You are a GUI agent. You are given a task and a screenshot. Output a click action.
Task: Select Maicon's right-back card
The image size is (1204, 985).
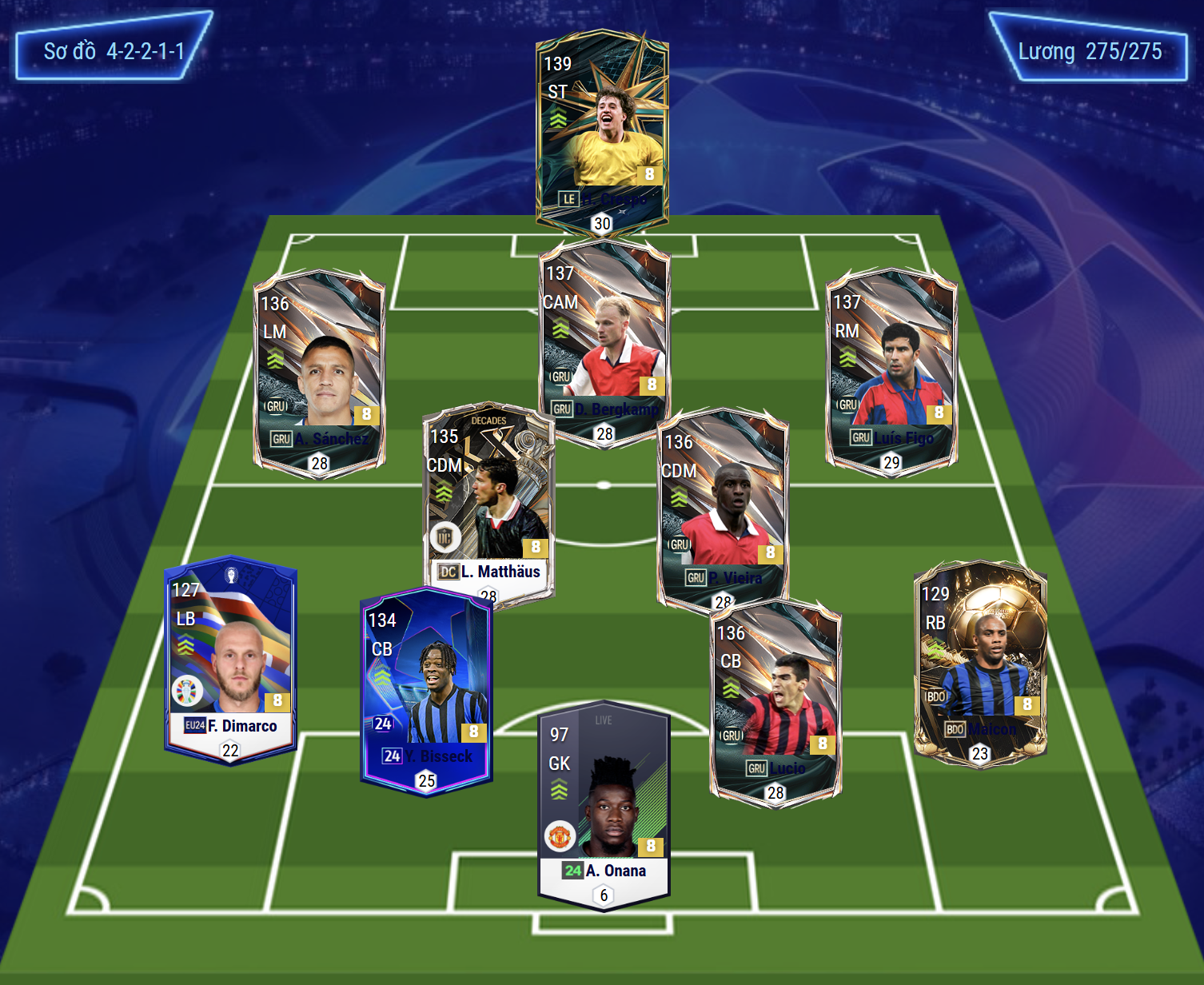980,664
